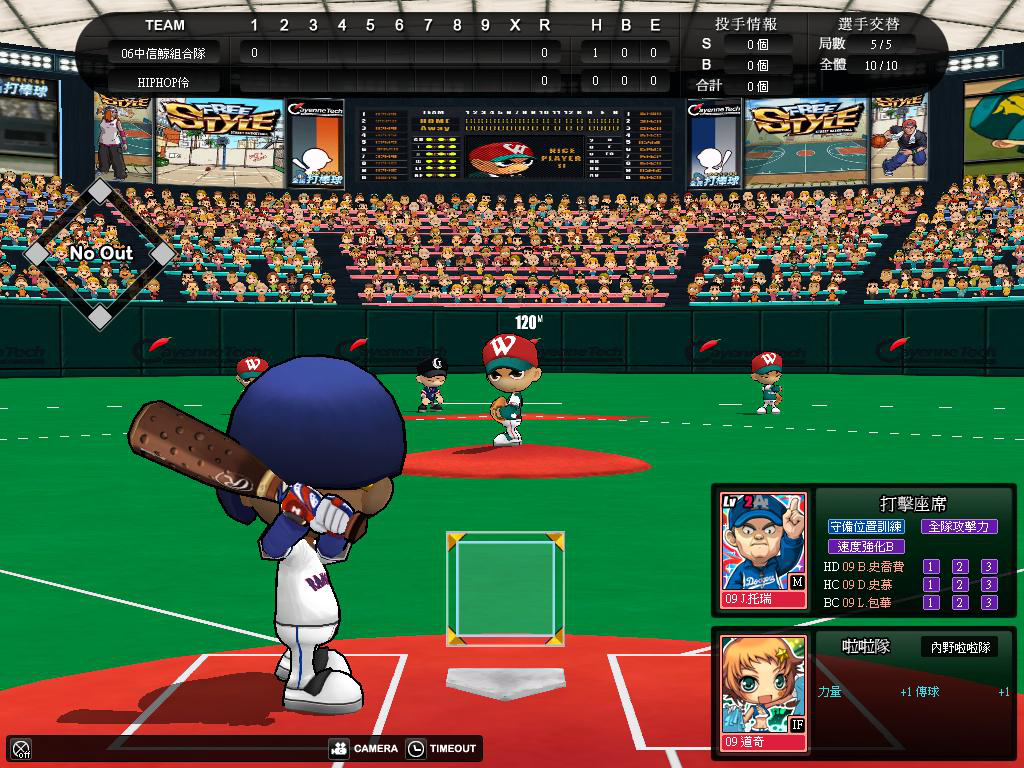This screenshot has height=768, width=1024.
Task: Select the 09 J.托瑞 manager card
Action: (764, 550)
